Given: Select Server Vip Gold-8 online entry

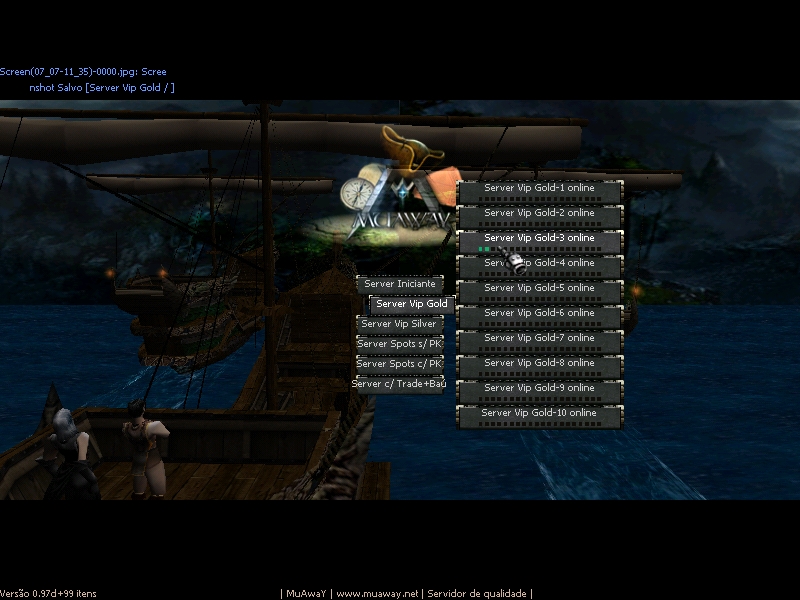Looking at the screenshot, I should tap(539, 363).
